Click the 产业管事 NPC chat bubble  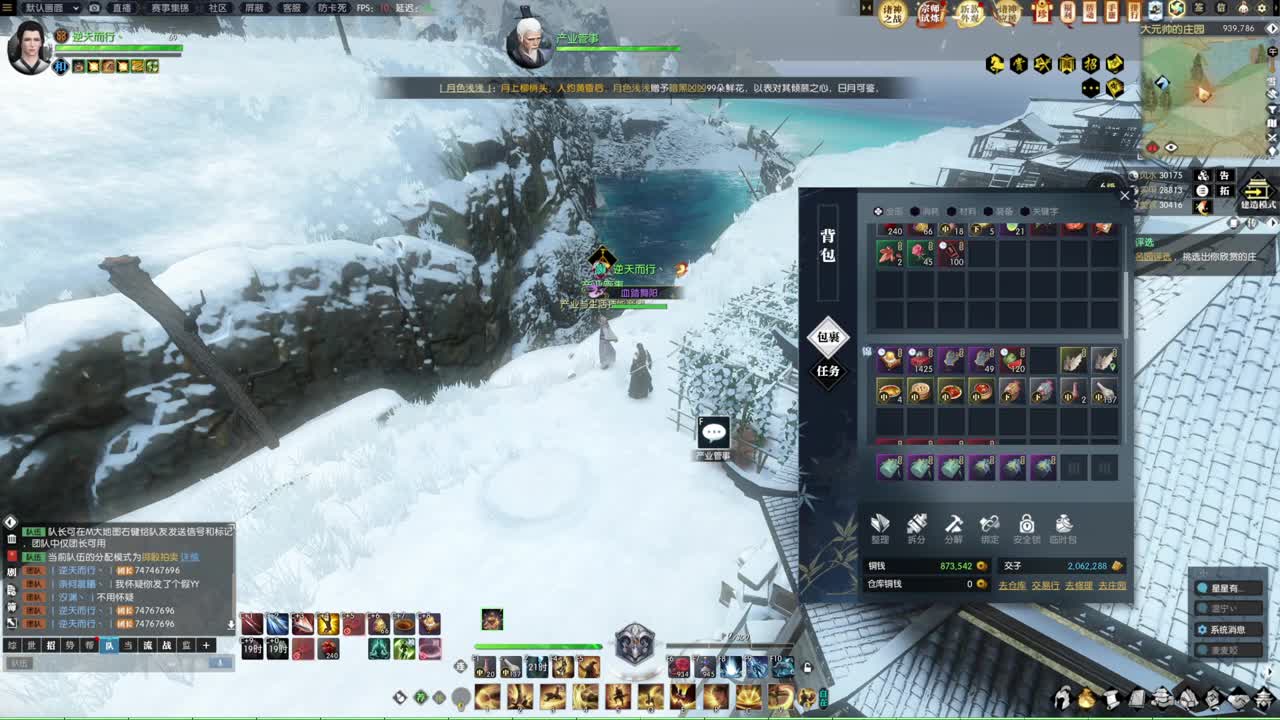713,432
